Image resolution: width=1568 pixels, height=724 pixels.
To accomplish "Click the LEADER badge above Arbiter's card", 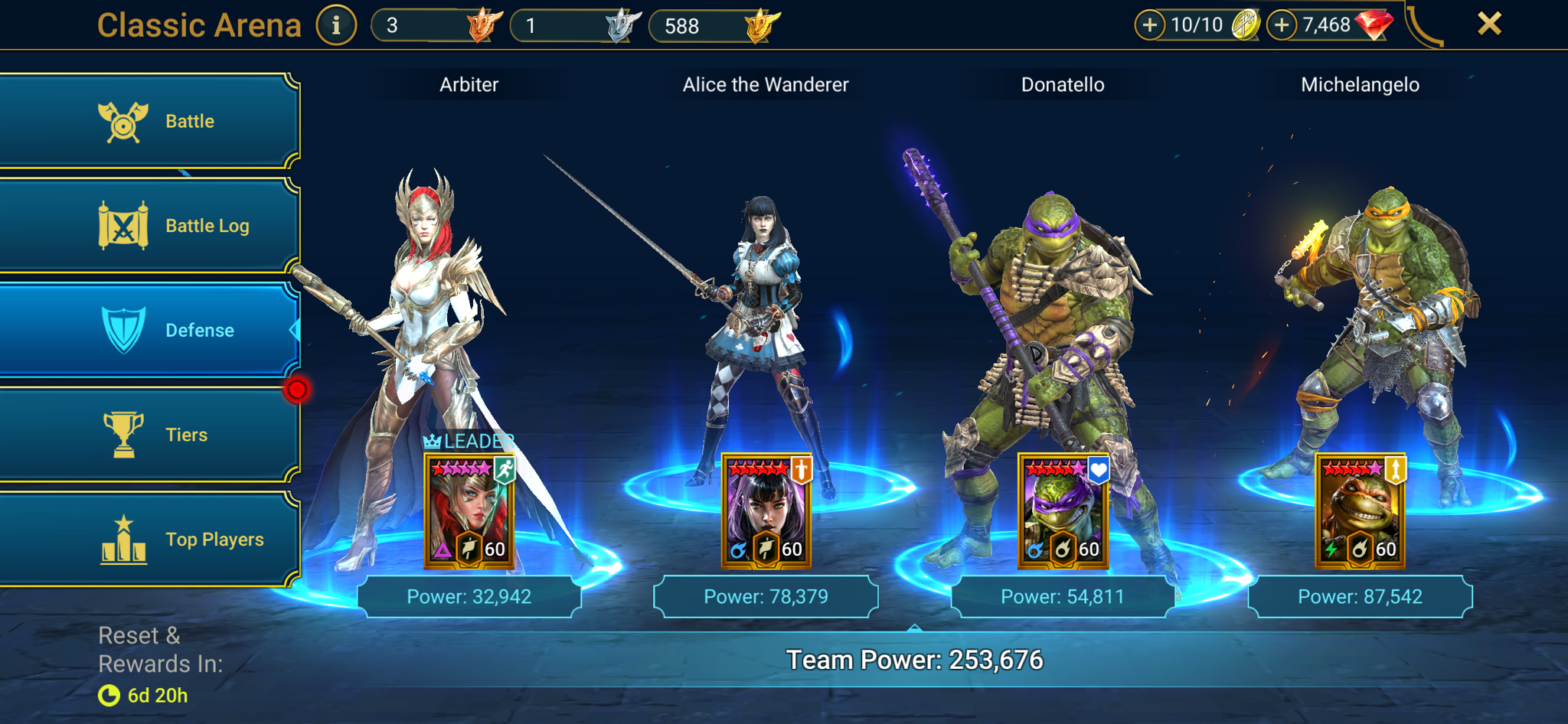I will click(x=470, y=440).
